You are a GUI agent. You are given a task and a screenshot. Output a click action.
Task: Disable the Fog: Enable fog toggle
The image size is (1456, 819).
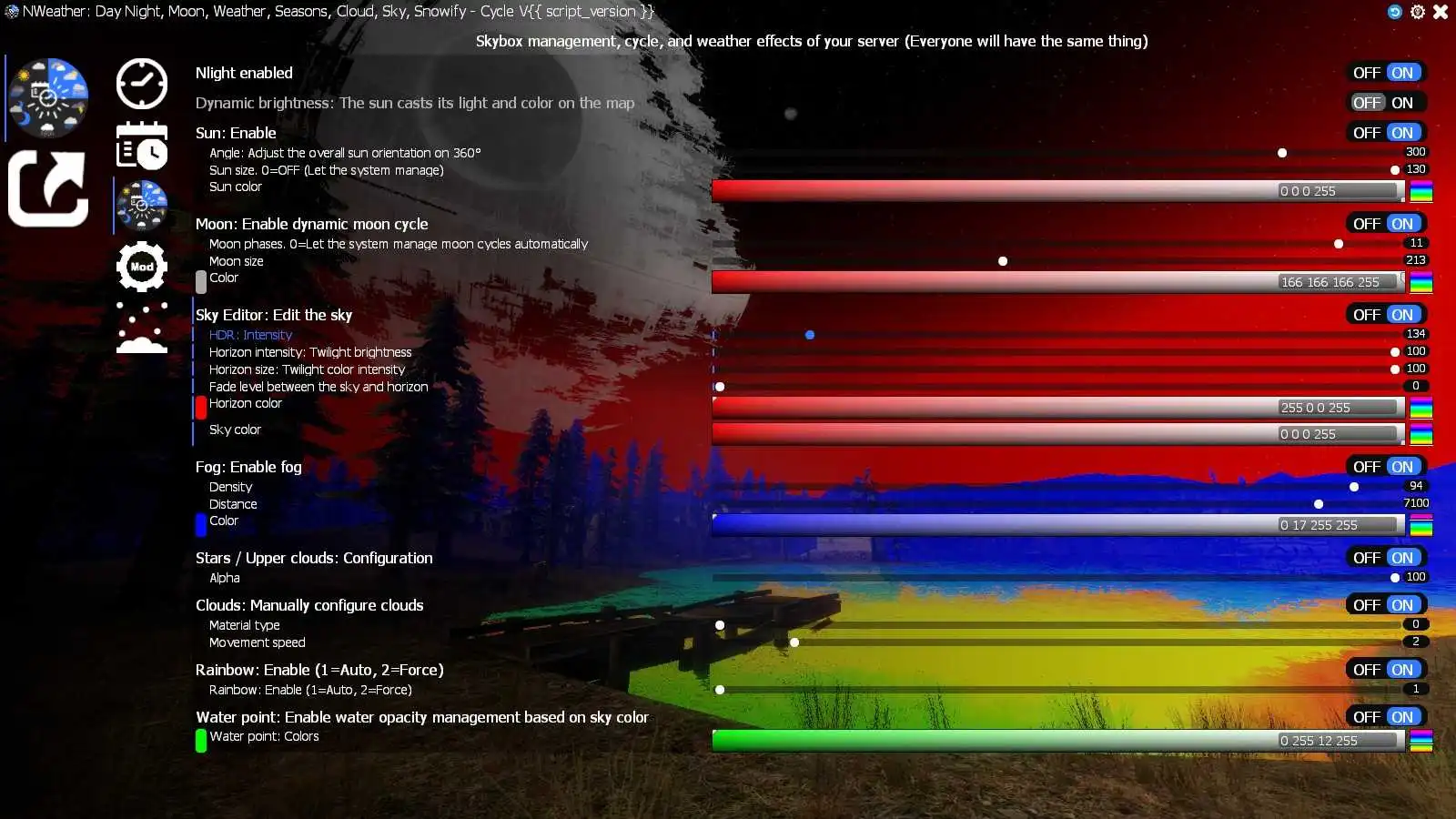1367,466
